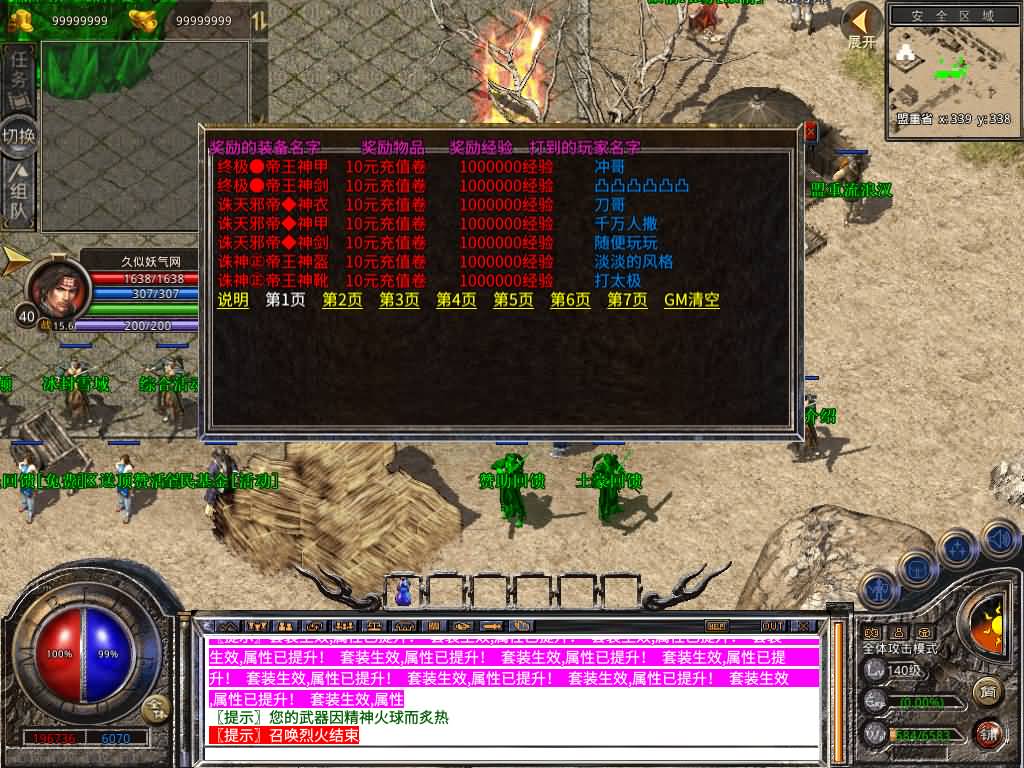The height and width of the screenshot is (768, 1024).
Task: Go to 第2页 of rewards
Action: [x=342, y=300]
